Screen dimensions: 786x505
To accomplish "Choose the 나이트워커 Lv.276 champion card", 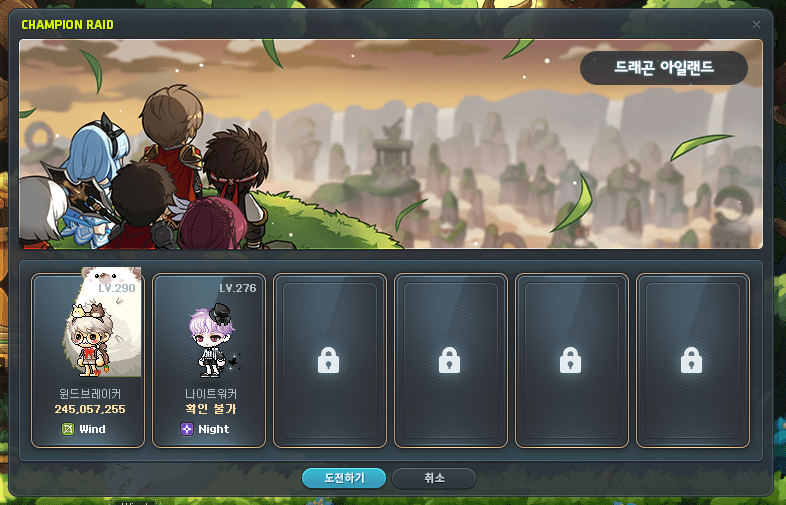I will pos(209,359).
